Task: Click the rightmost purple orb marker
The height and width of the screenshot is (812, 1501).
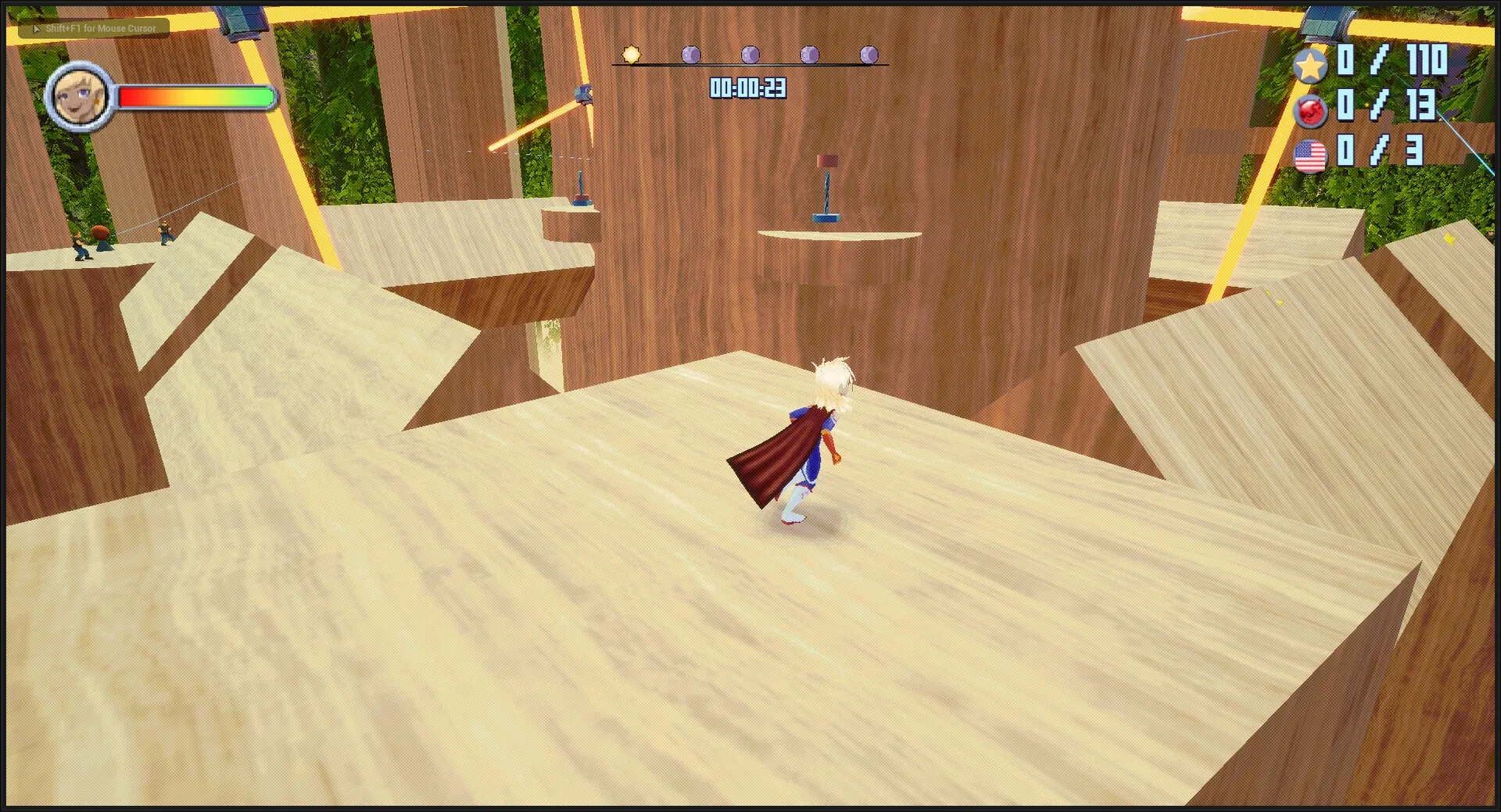Action: coord(868,54)
